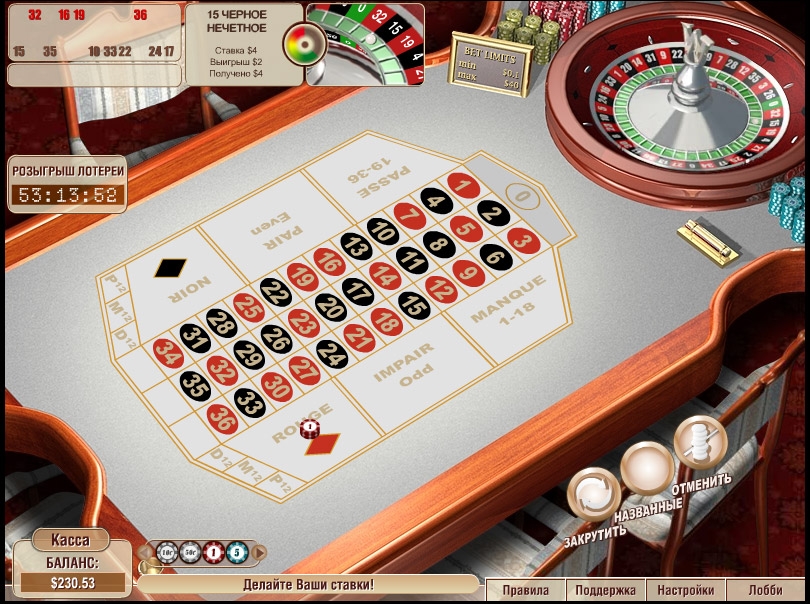Choose the teal 5-dollar chip
This screenshot has width=810, height=604.
235,551
